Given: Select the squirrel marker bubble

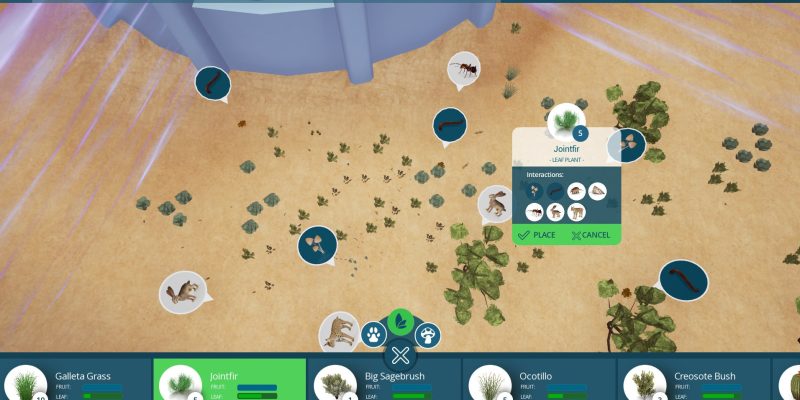Looking at the screenshot, I should click(185, 291).
